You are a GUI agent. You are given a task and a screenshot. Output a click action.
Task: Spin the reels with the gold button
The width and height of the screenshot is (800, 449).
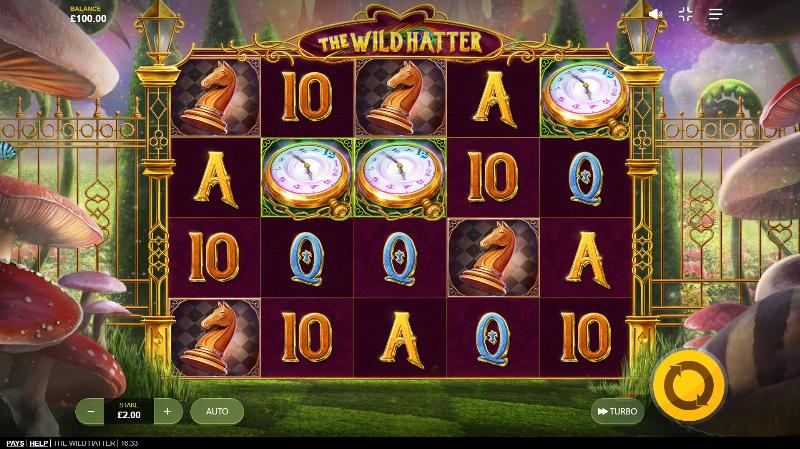click(688, 384)
